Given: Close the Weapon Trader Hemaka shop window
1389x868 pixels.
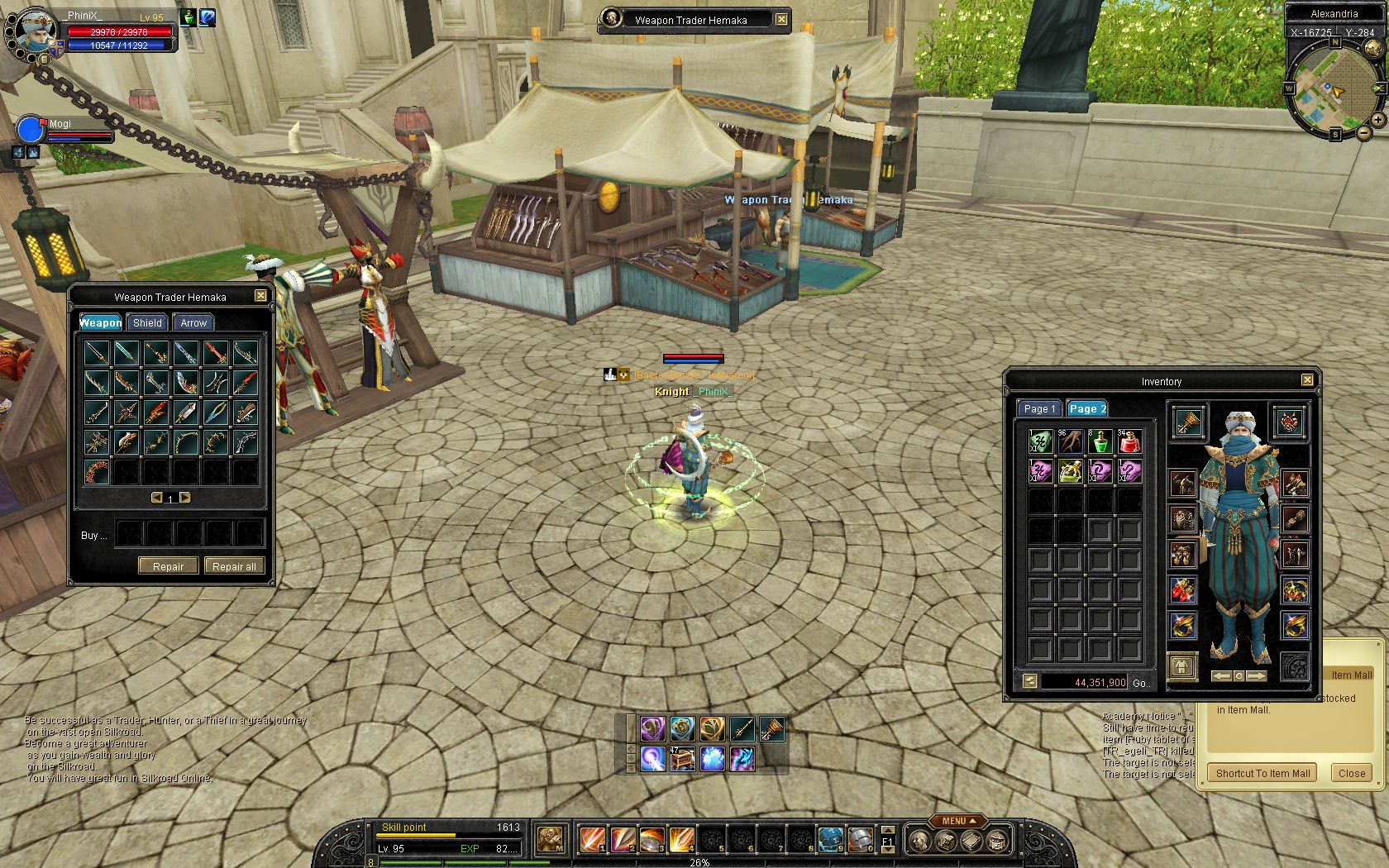Looking at the screenshot, I should point(260,296).
